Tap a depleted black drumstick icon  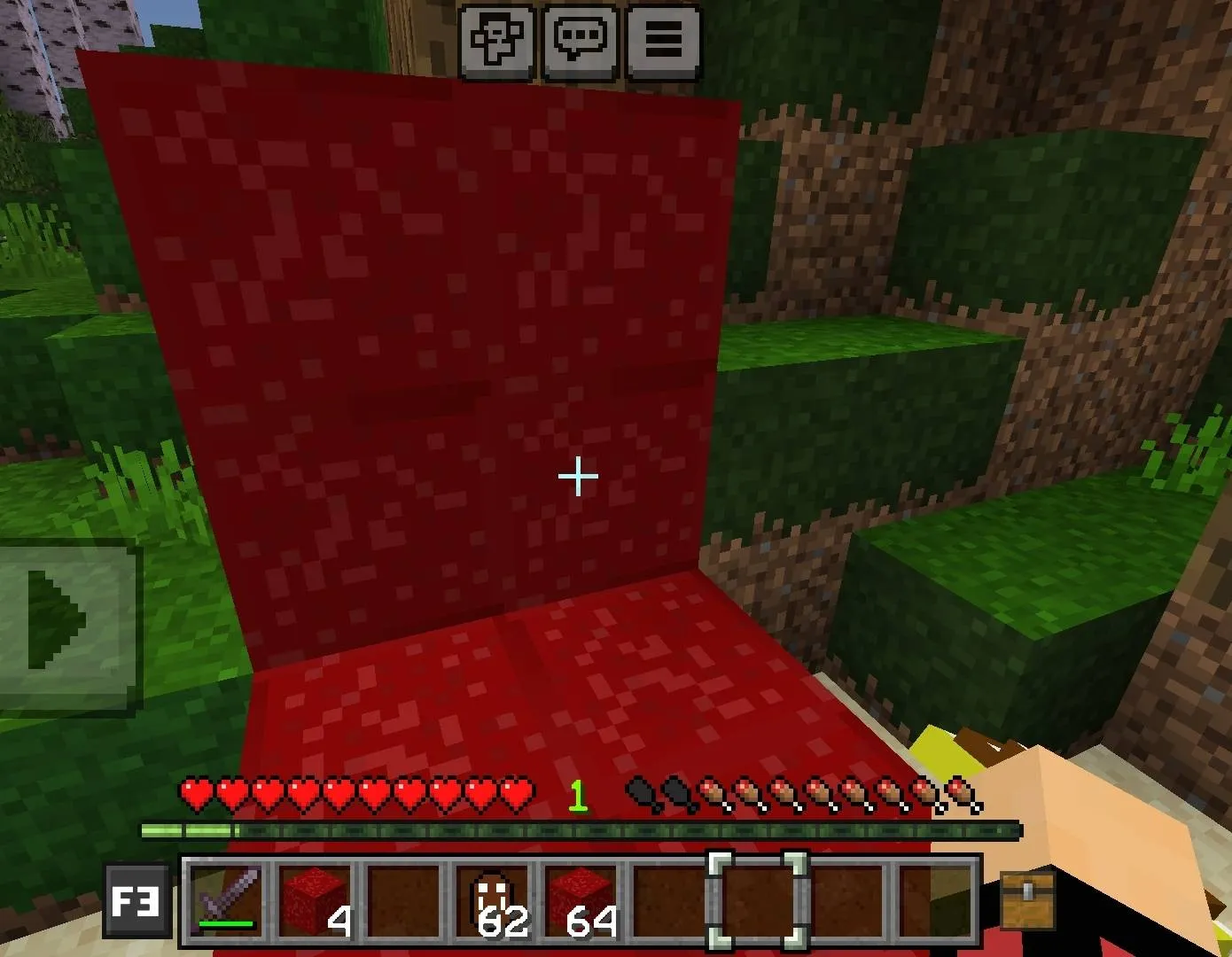click(x=640, y=795)
